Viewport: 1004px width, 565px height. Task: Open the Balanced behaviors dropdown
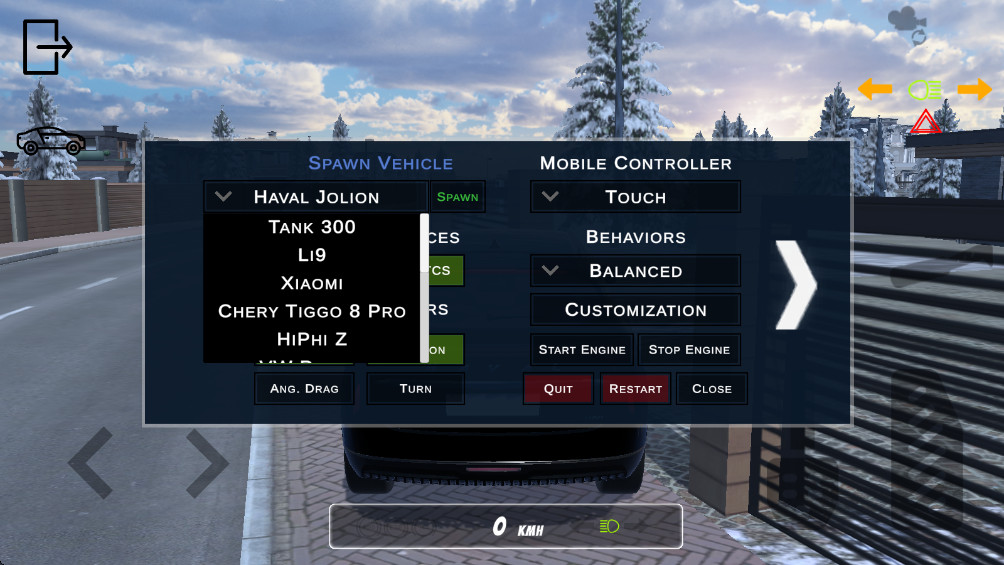[x=635, y=271]
